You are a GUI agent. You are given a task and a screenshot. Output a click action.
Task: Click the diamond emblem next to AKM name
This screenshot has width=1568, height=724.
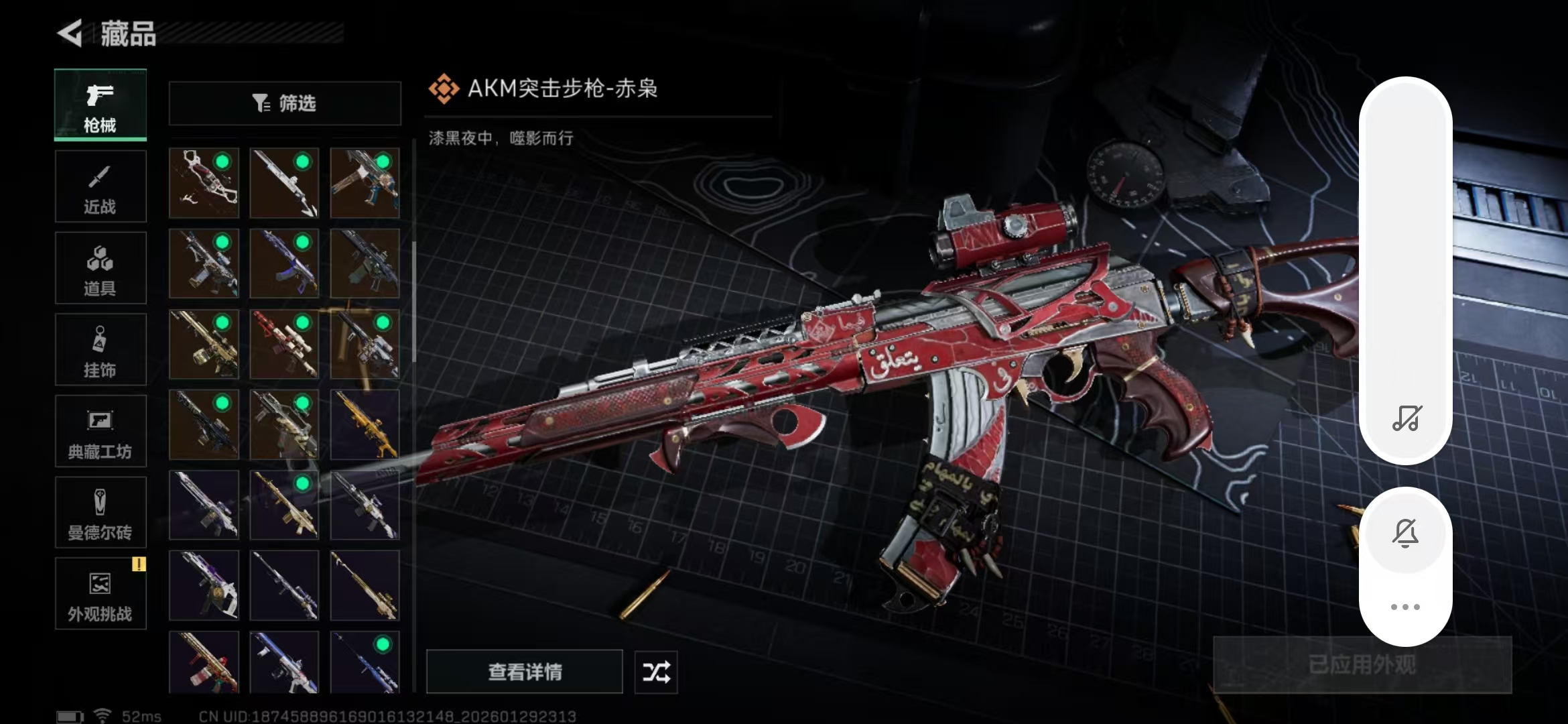coord(444,88)
